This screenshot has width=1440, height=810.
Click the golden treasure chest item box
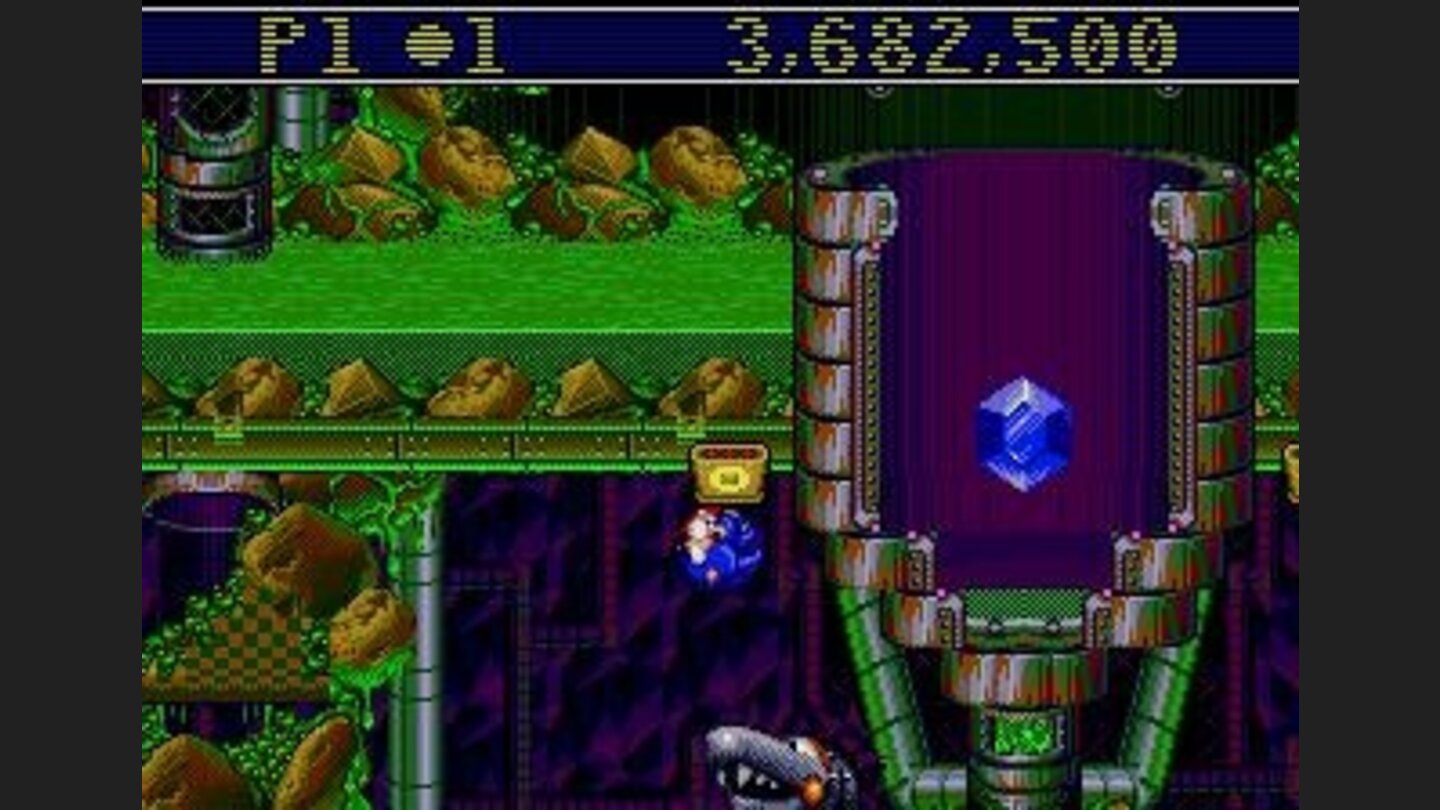click(x=731, y=472)
